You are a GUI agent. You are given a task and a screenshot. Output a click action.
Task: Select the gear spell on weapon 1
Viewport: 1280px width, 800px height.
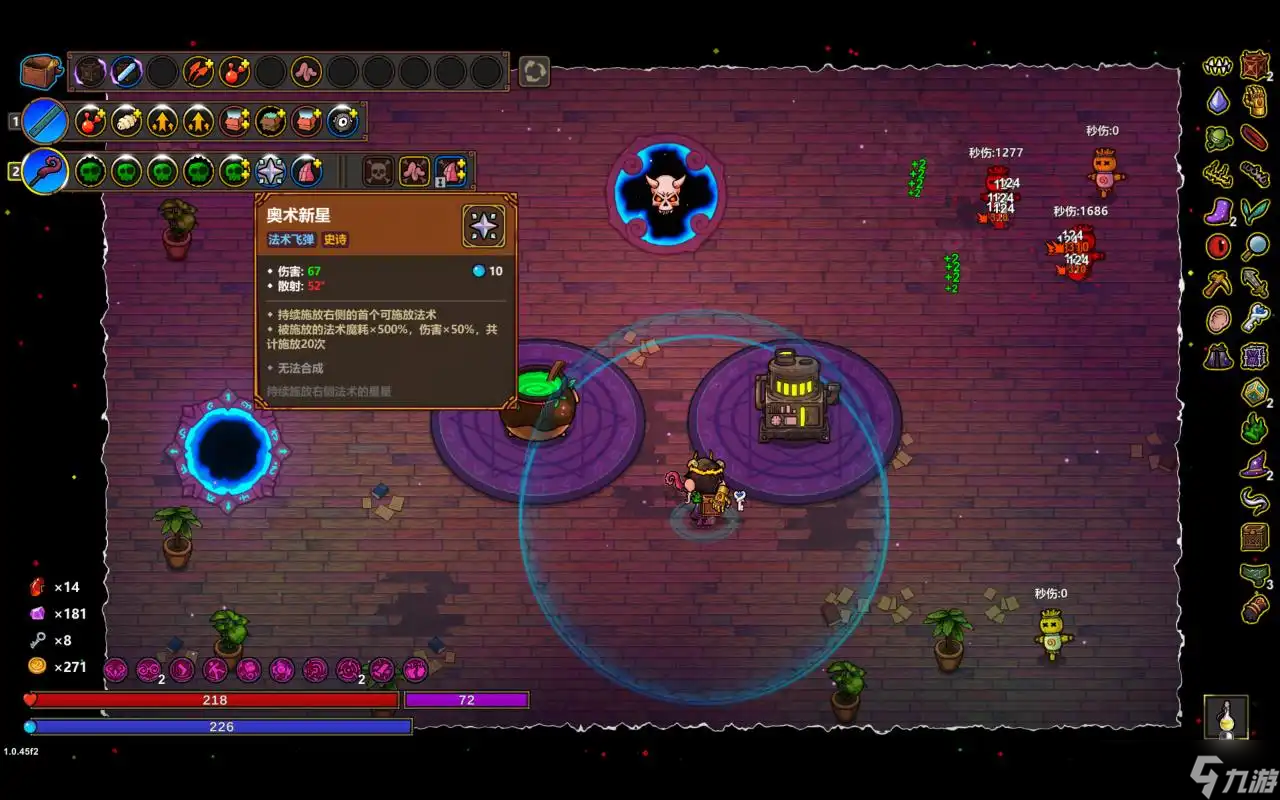[342, 121]
